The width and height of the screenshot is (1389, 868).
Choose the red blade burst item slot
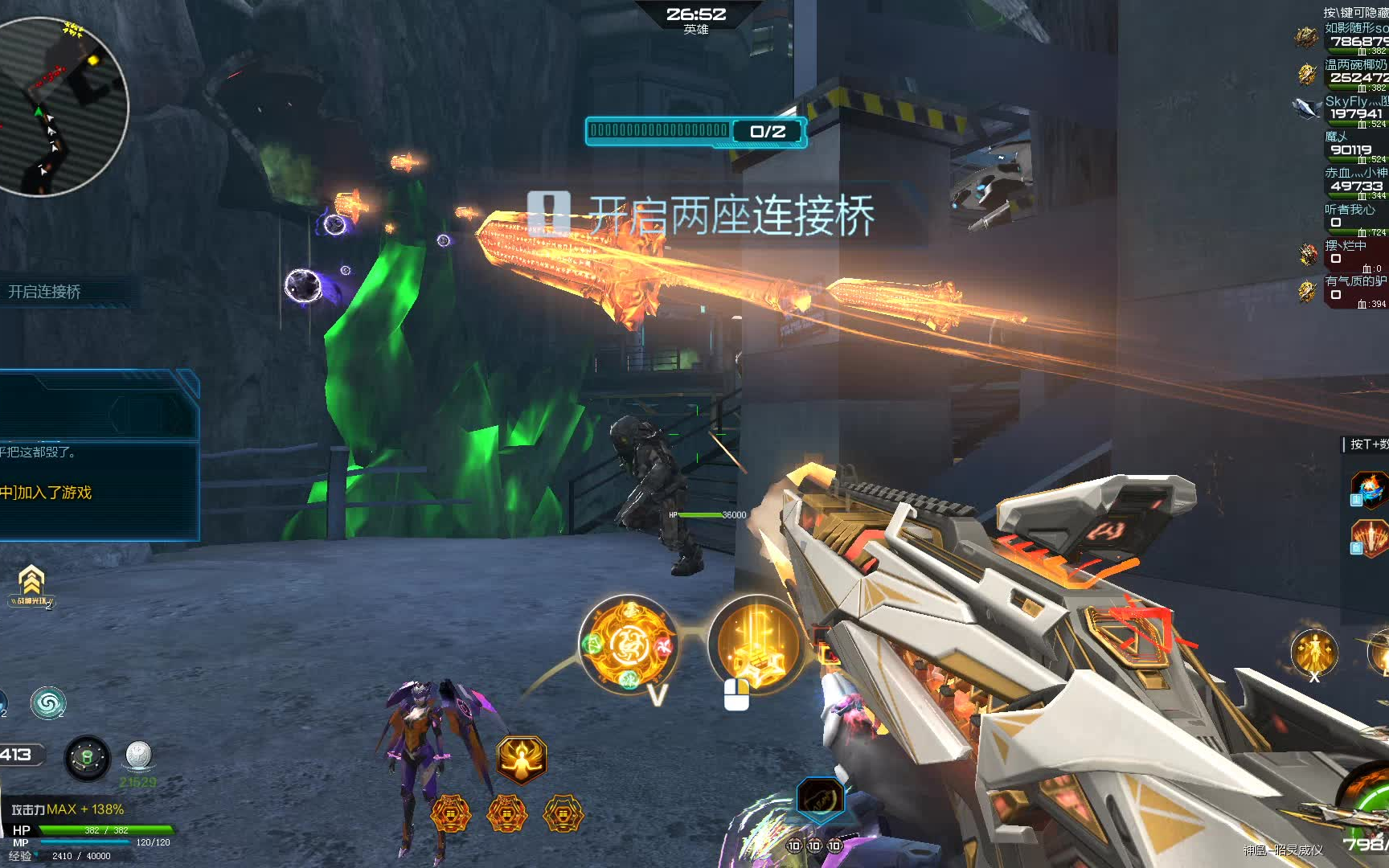click(1371, 537)
